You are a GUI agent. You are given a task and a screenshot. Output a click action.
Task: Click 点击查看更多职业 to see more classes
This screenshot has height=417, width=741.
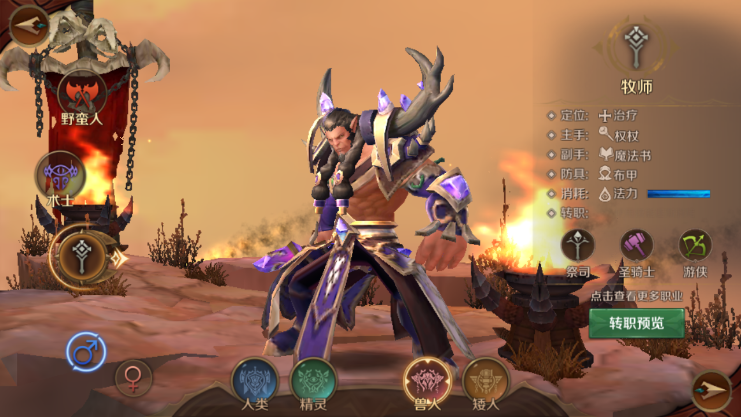click(637, 296)
